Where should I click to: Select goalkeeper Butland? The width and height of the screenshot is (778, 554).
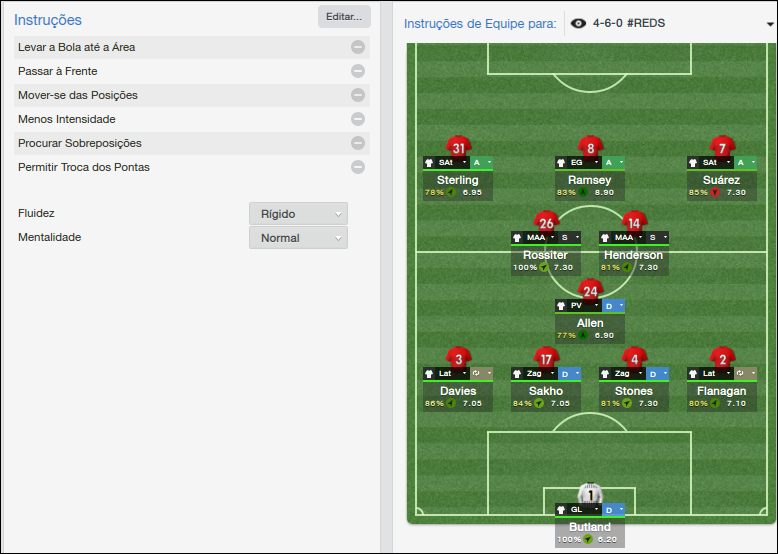(x=590, y=527)
